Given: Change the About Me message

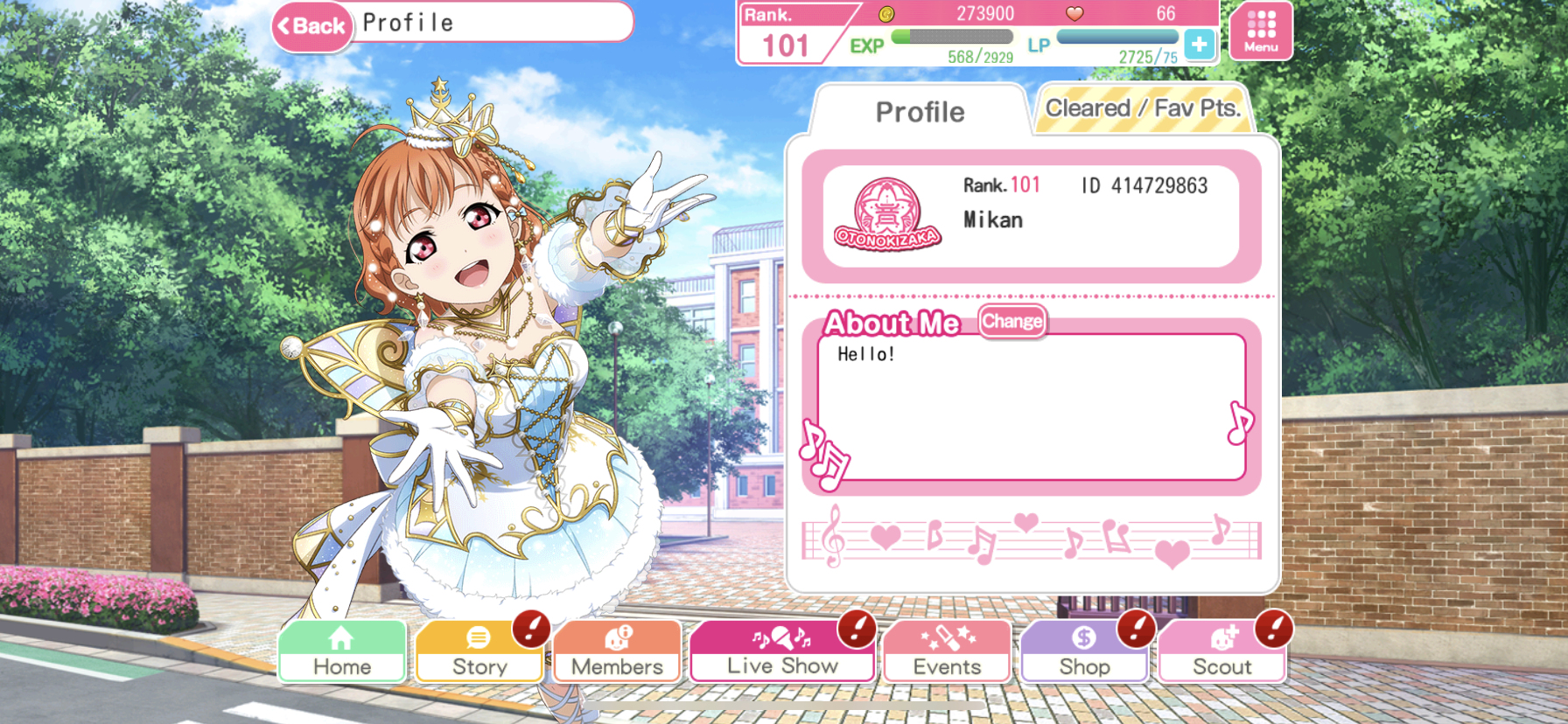Looking at the screenshot, I should [1011, 321].
